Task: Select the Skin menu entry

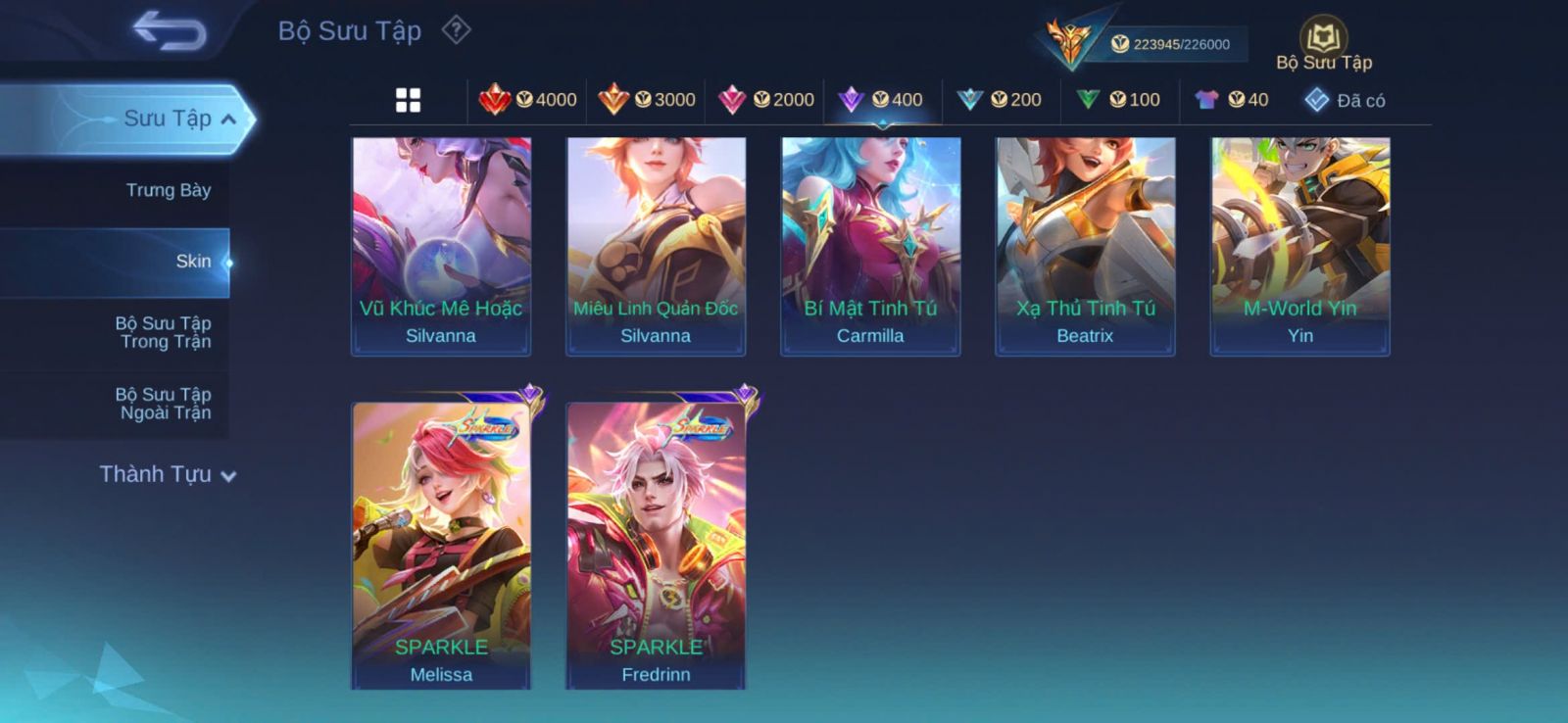Action: click(x=192, y=262)
